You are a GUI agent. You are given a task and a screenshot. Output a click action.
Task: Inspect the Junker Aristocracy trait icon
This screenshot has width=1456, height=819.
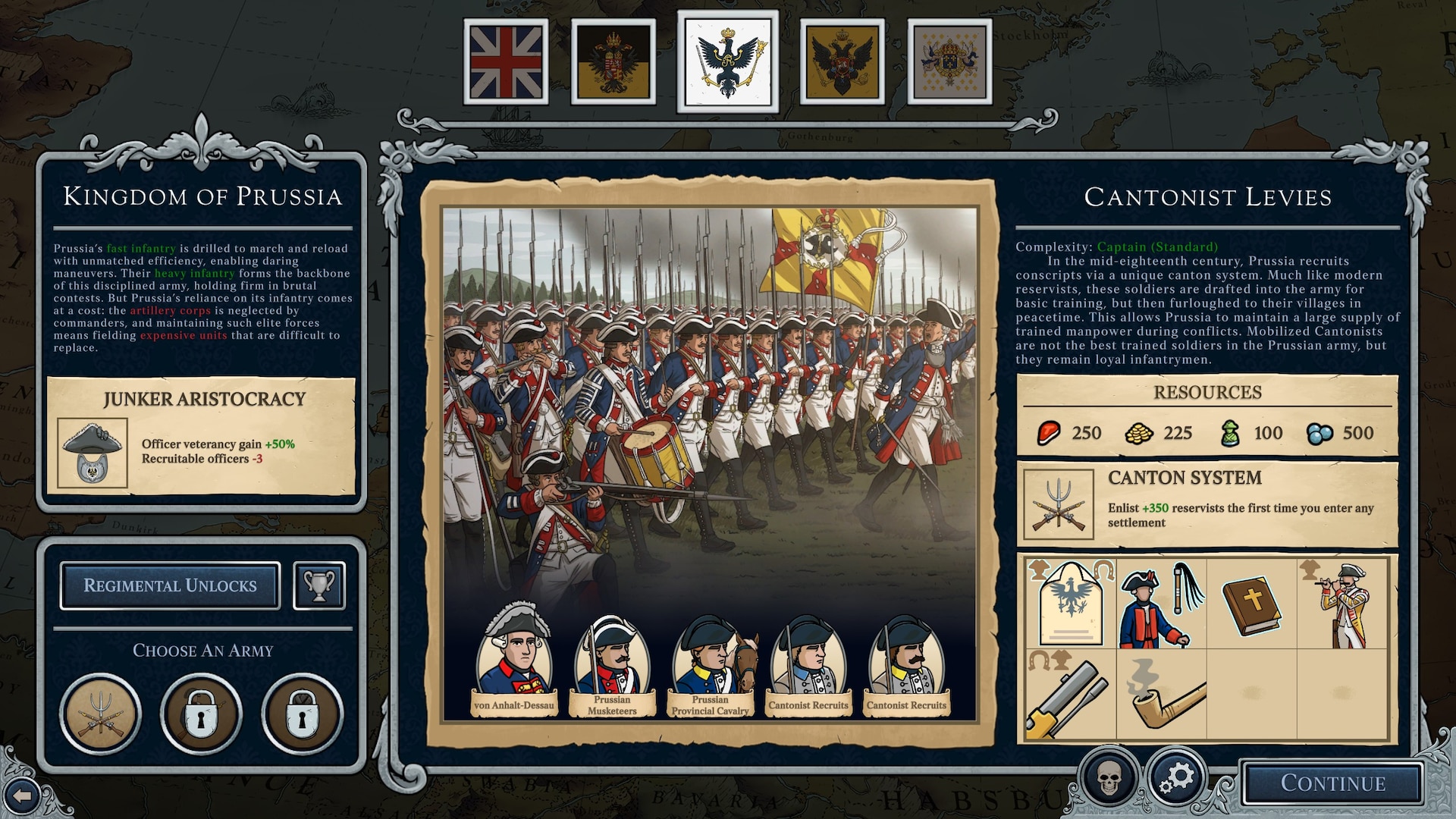tap(93, 453)
